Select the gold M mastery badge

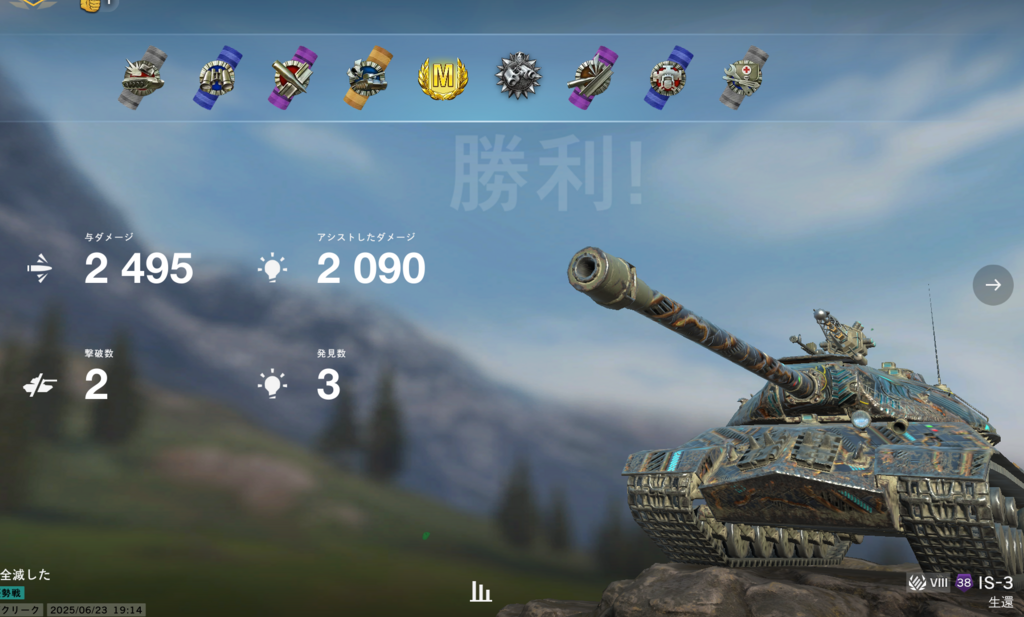pos(442,78)
